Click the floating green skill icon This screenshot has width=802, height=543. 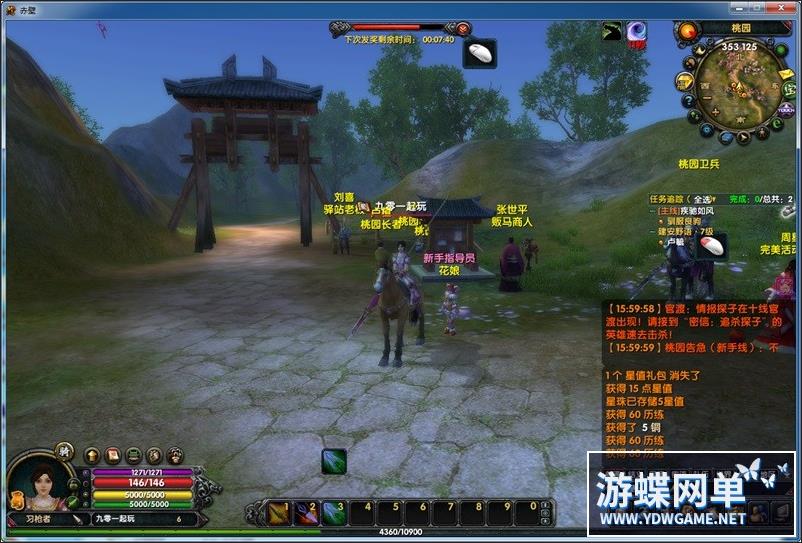334,462
